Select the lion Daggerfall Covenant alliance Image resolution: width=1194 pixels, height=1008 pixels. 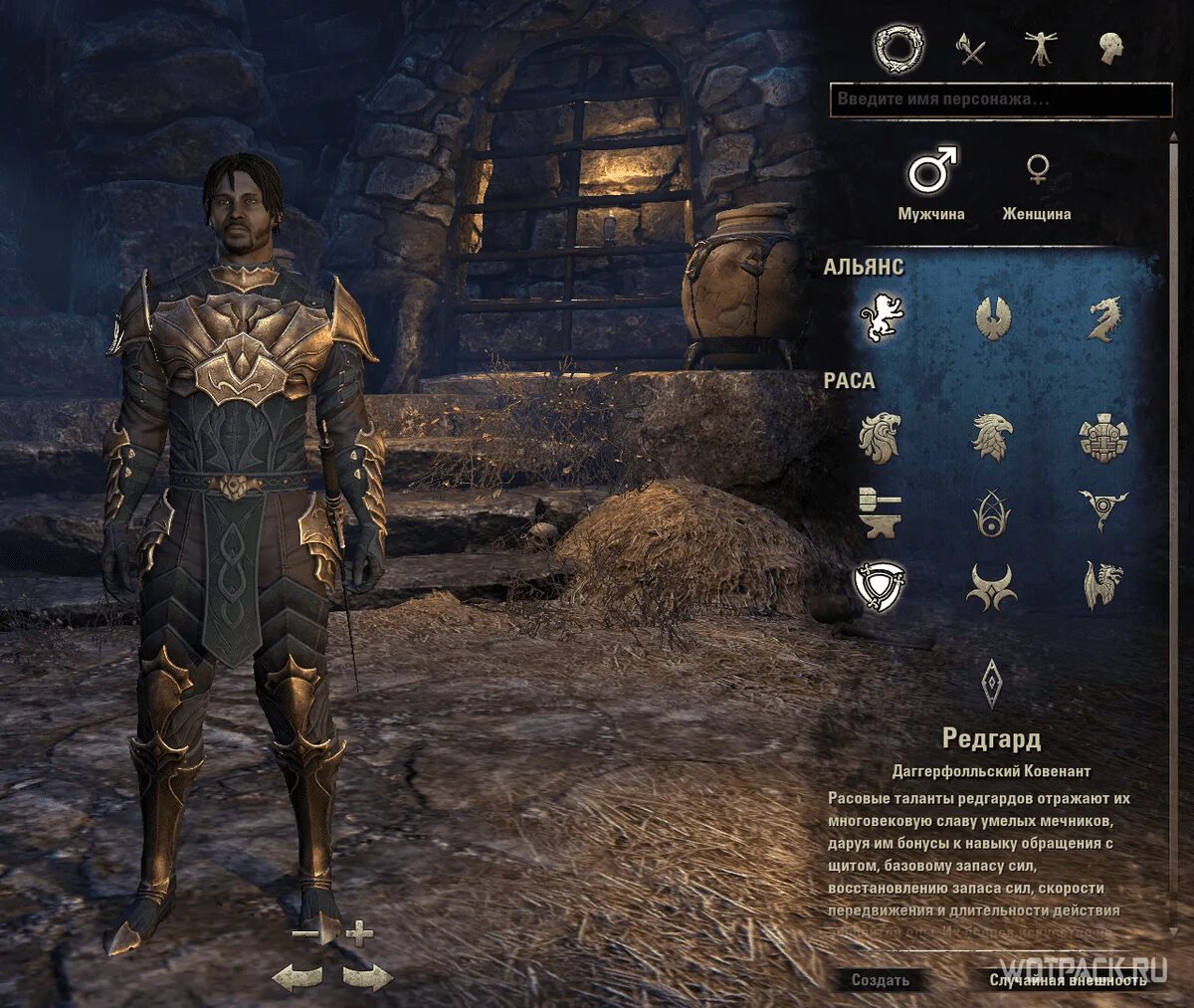tap(882, 318)
